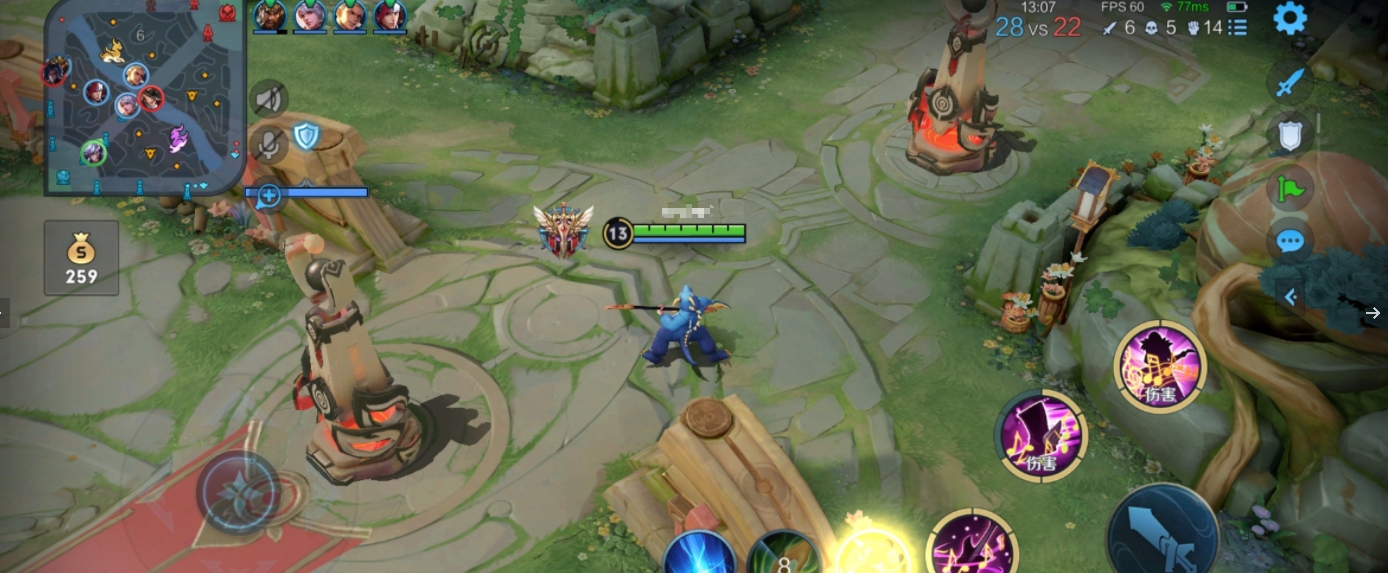Activate the blue lightning summoner spell

pyautogui.click(x=700, y=555)
